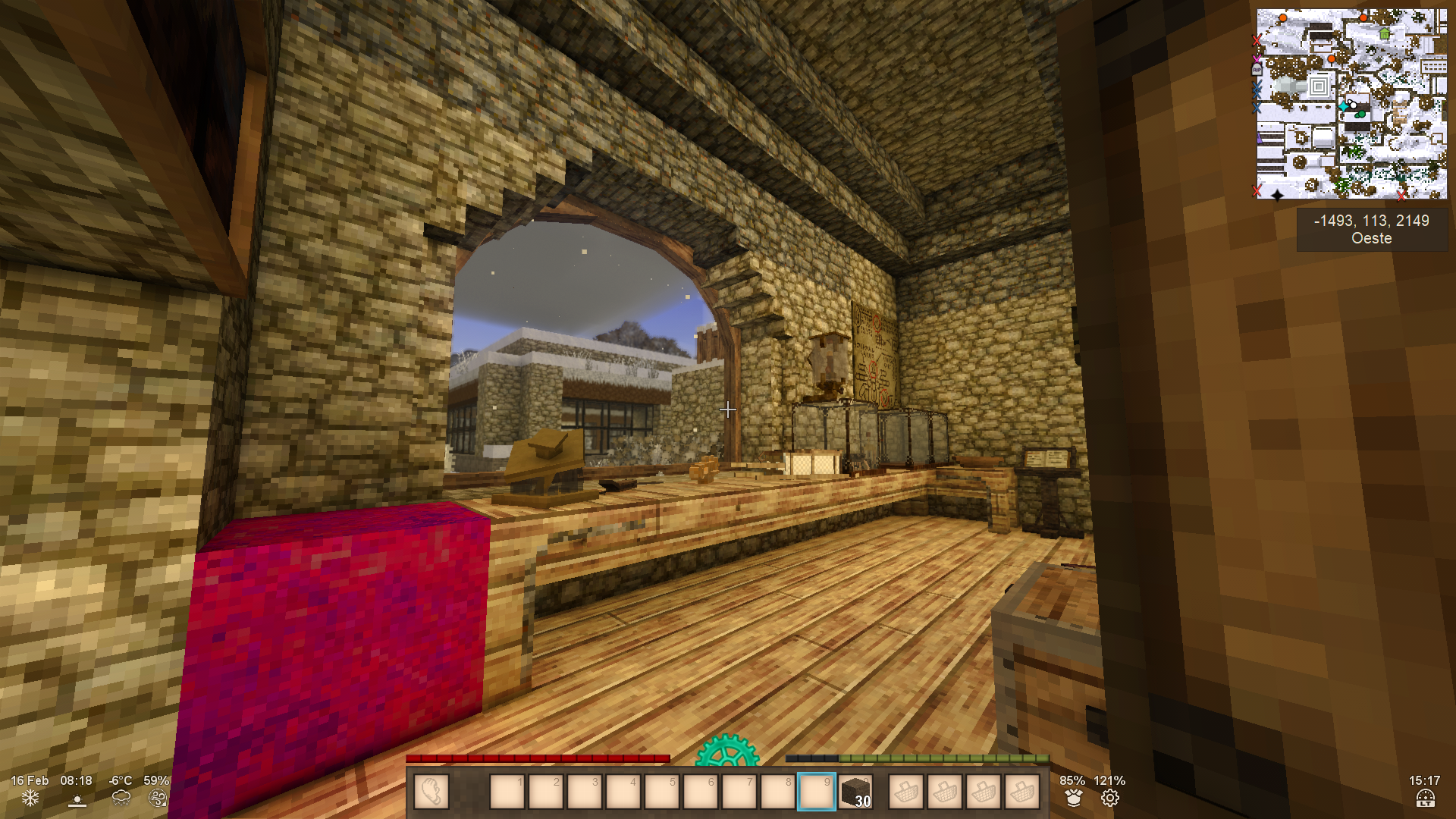This screenshot has height=819, width=1456.
Task: Click the igloo icon below the 15:17 clock
Action: pyautogui.click(x=1425, y=799)
